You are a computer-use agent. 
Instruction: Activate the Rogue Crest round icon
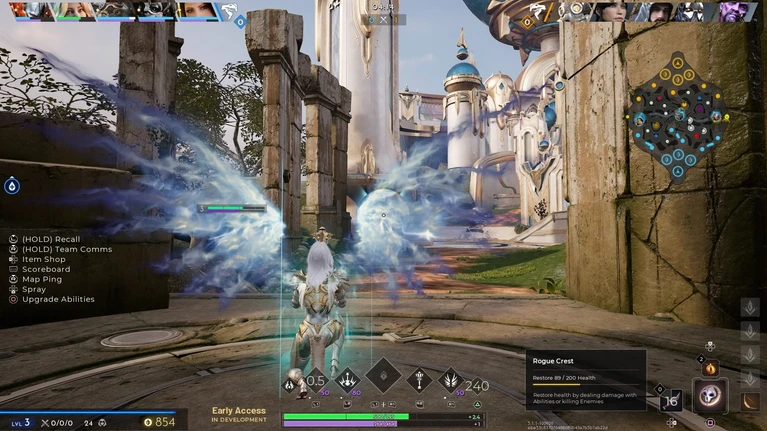[x=710, y=396]
